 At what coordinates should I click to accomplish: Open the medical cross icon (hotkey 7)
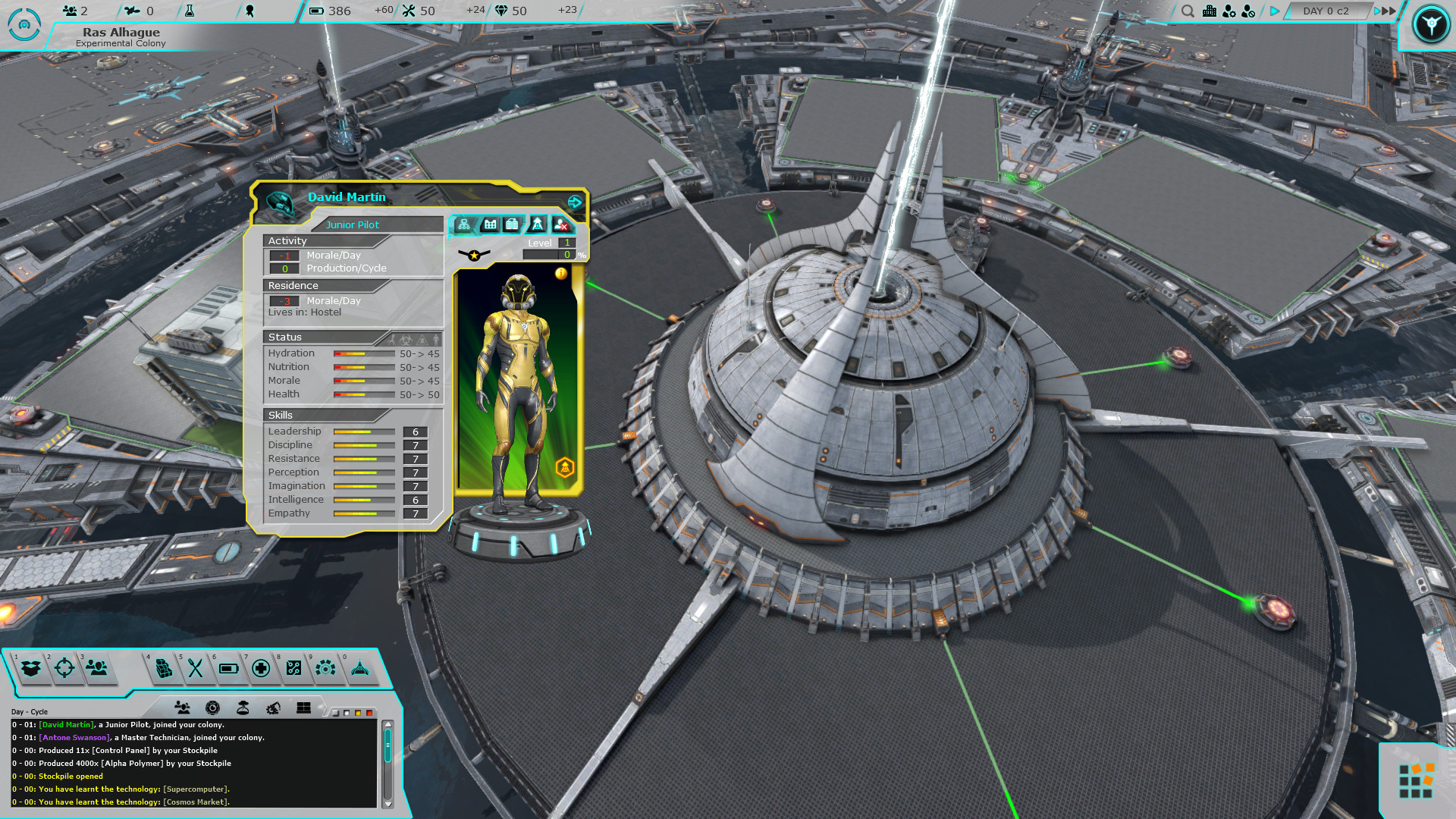[x=262, y=669]
